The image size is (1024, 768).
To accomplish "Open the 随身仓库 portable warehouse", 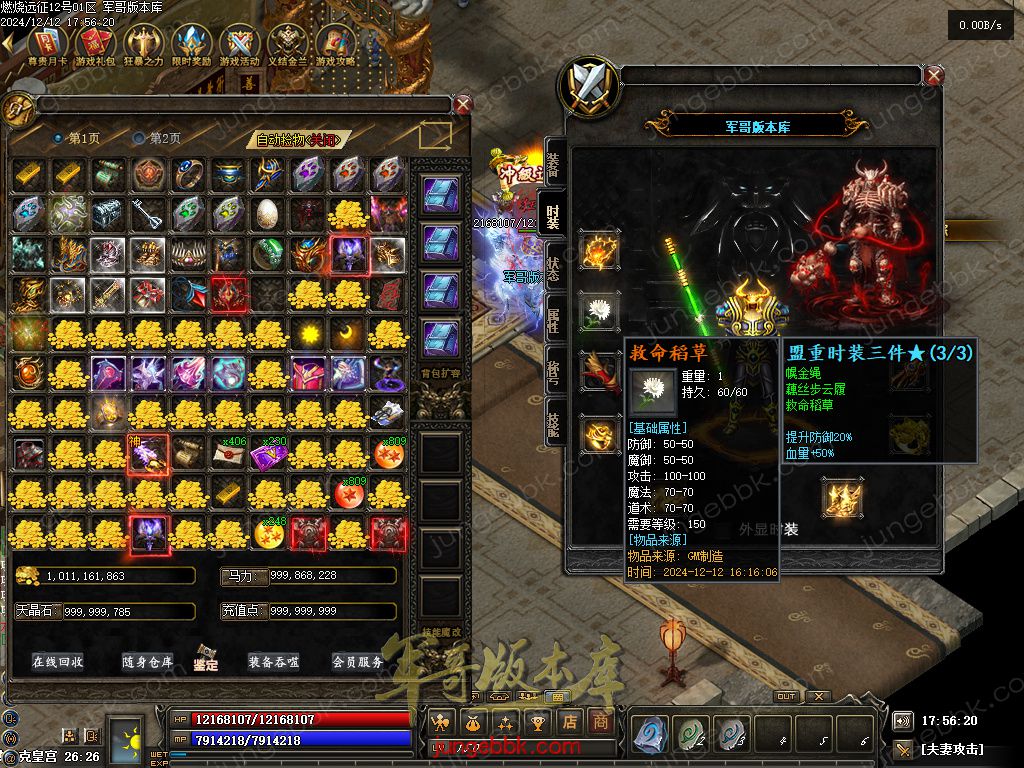I will (148, 662).
